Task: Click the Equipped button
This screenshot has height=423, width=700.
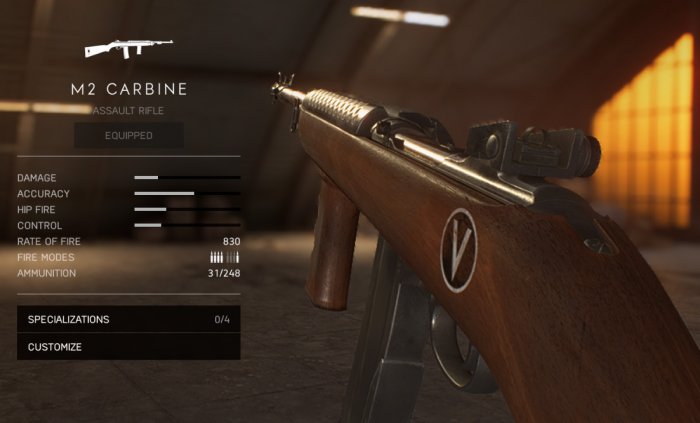Action: point(129,136)
